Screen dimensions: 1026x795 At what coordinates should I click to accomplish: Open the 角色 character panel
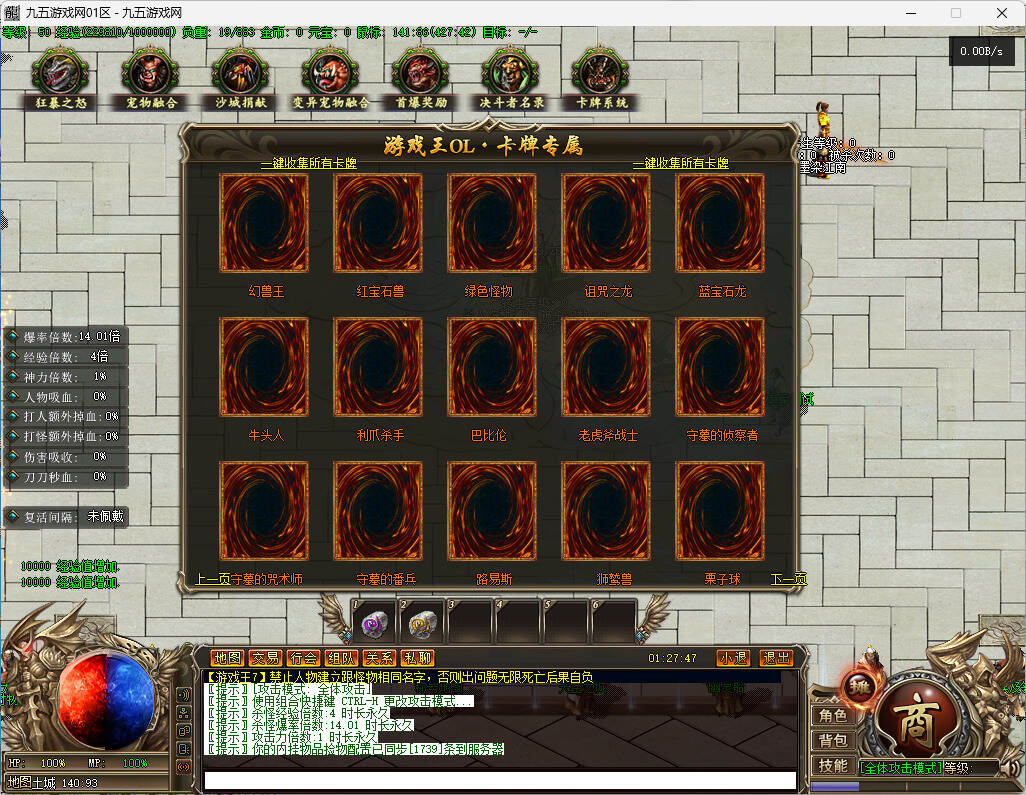833,716
